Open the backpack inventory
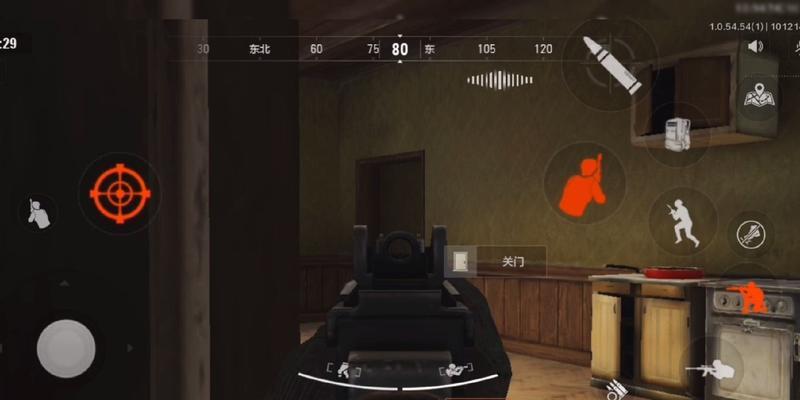 [x=678, y=134]
